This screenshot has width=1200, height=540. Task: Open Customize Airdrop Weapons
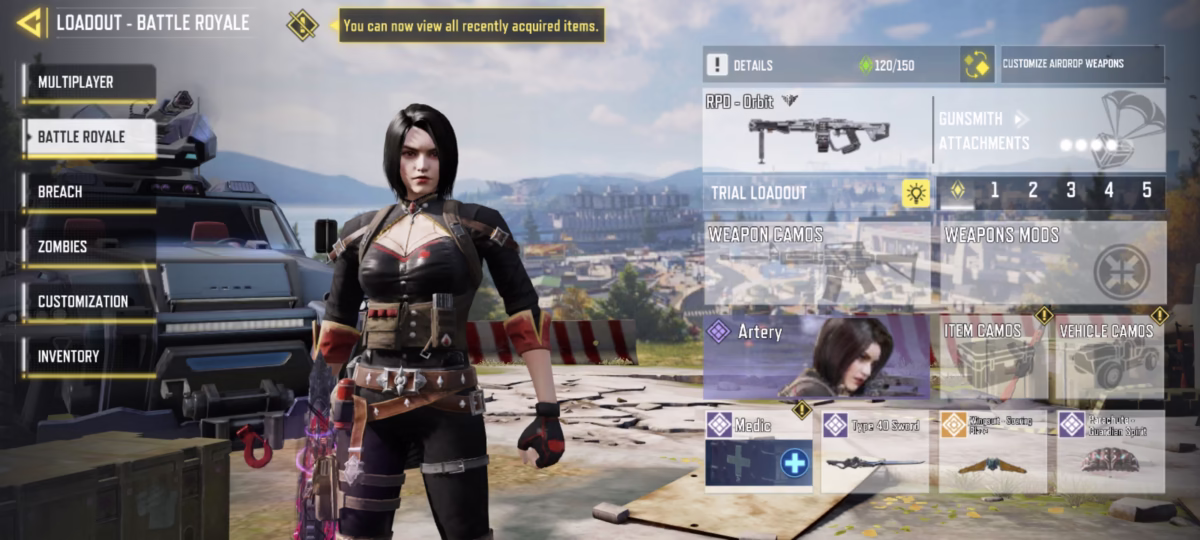[x=1080, y=64]
